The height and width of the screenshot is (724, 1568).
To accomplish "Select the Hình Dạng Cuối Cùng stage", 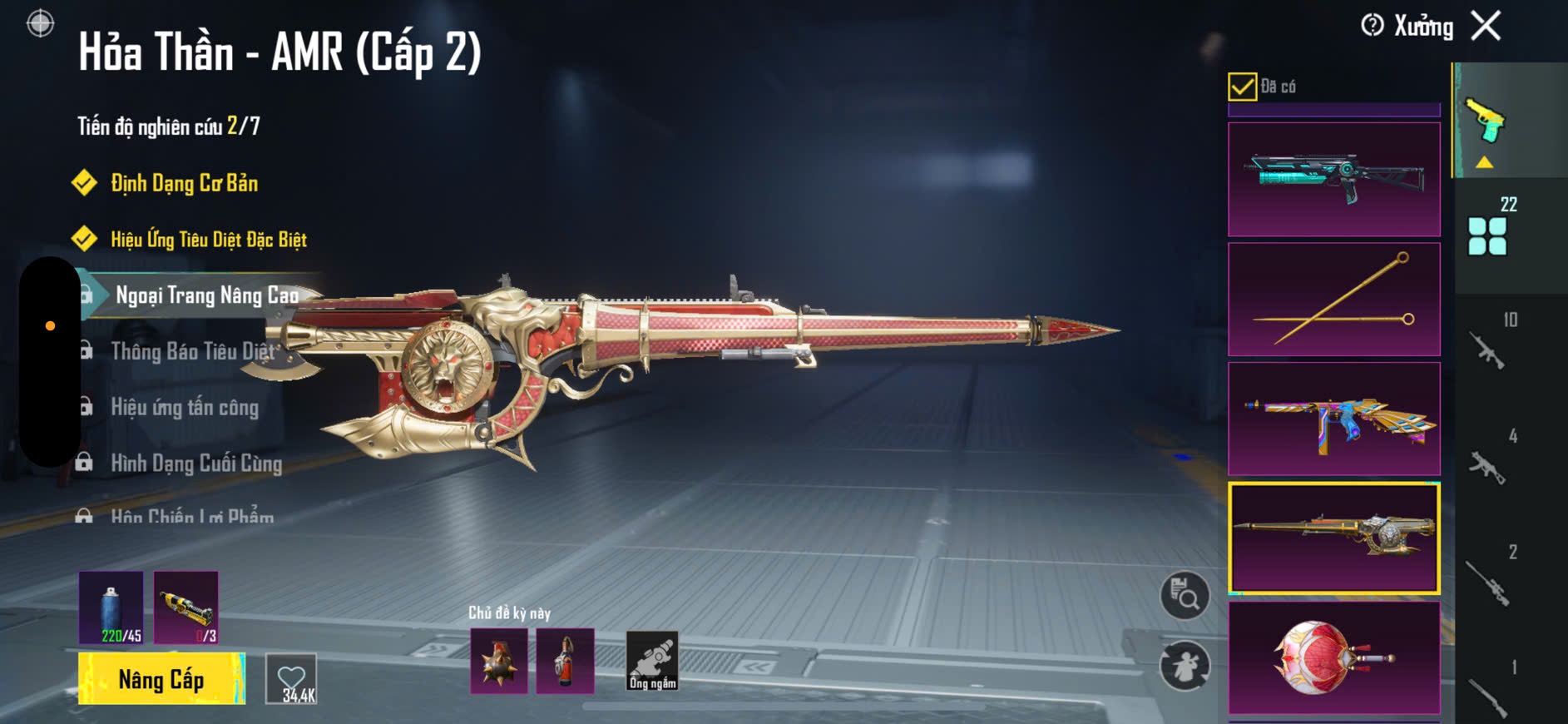I will click(196, 463).
